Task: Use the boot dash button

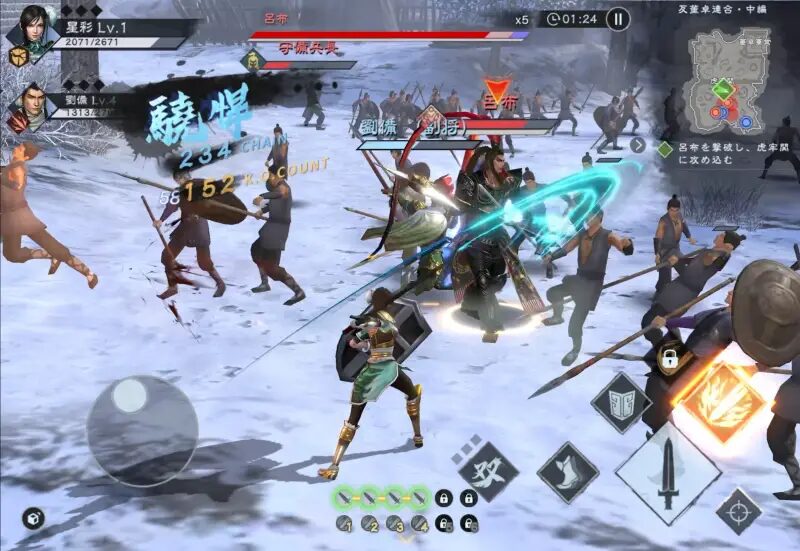Action: pyautogui.click(x=568, y=472)
